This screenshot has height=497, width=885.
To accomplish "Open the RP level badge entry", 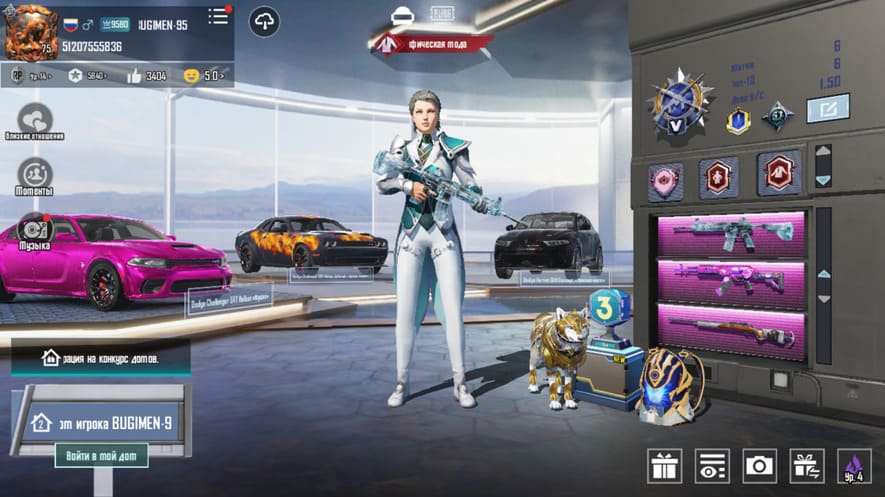I will [30, 75].
